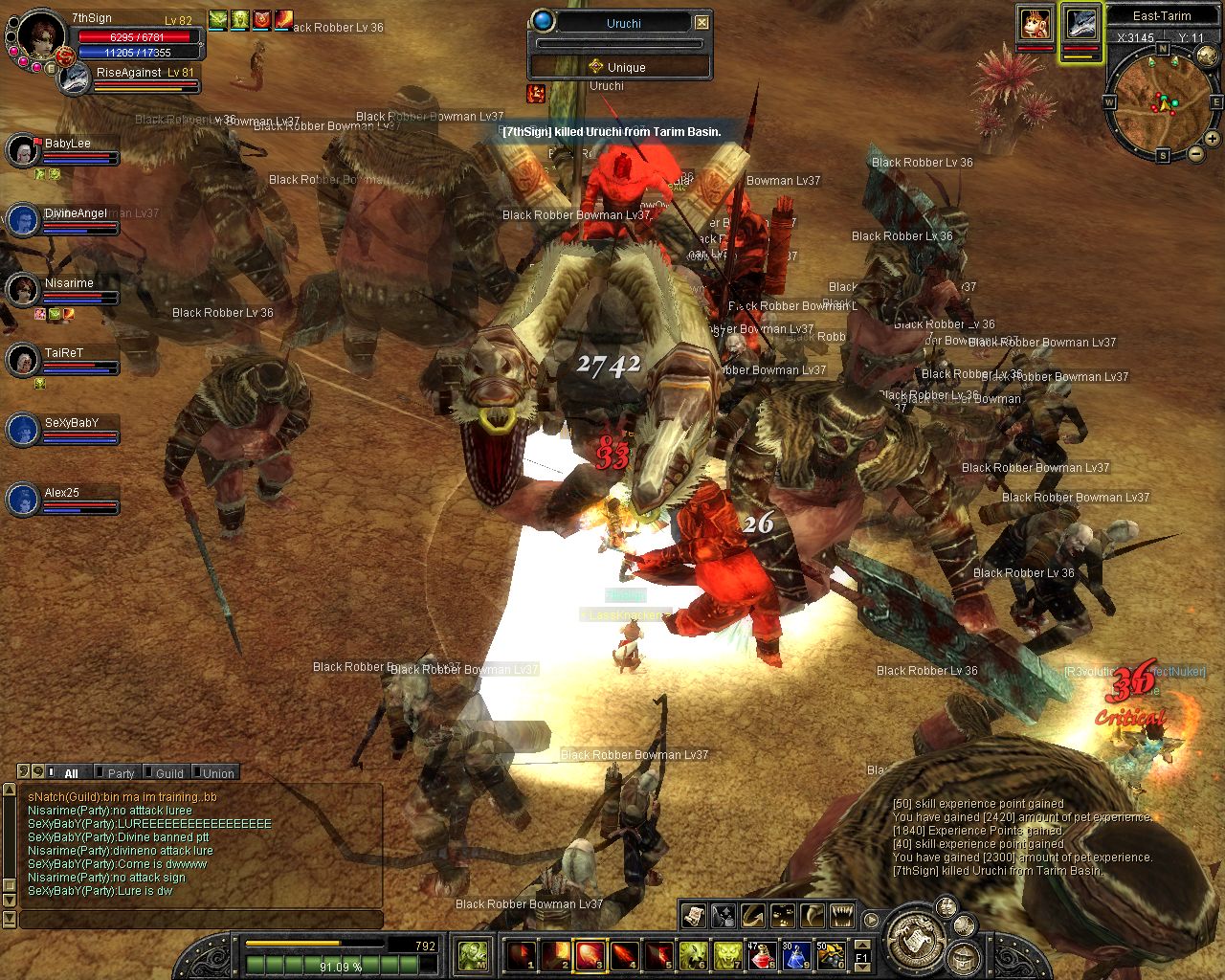Select the wolf pet portrait
Viewport: 1225px width, 980px height.
(1081, 24)
